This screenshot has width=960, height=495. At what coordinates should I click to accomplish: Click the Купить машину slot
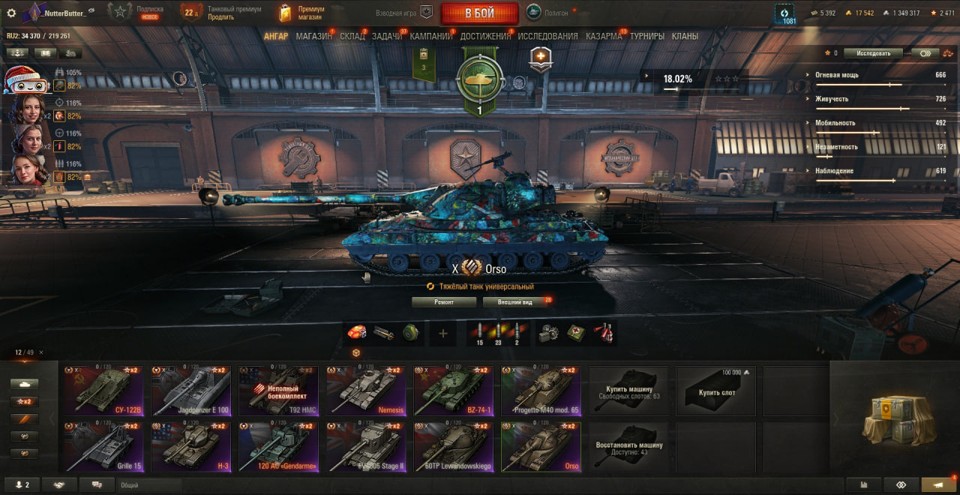point(628,389)
